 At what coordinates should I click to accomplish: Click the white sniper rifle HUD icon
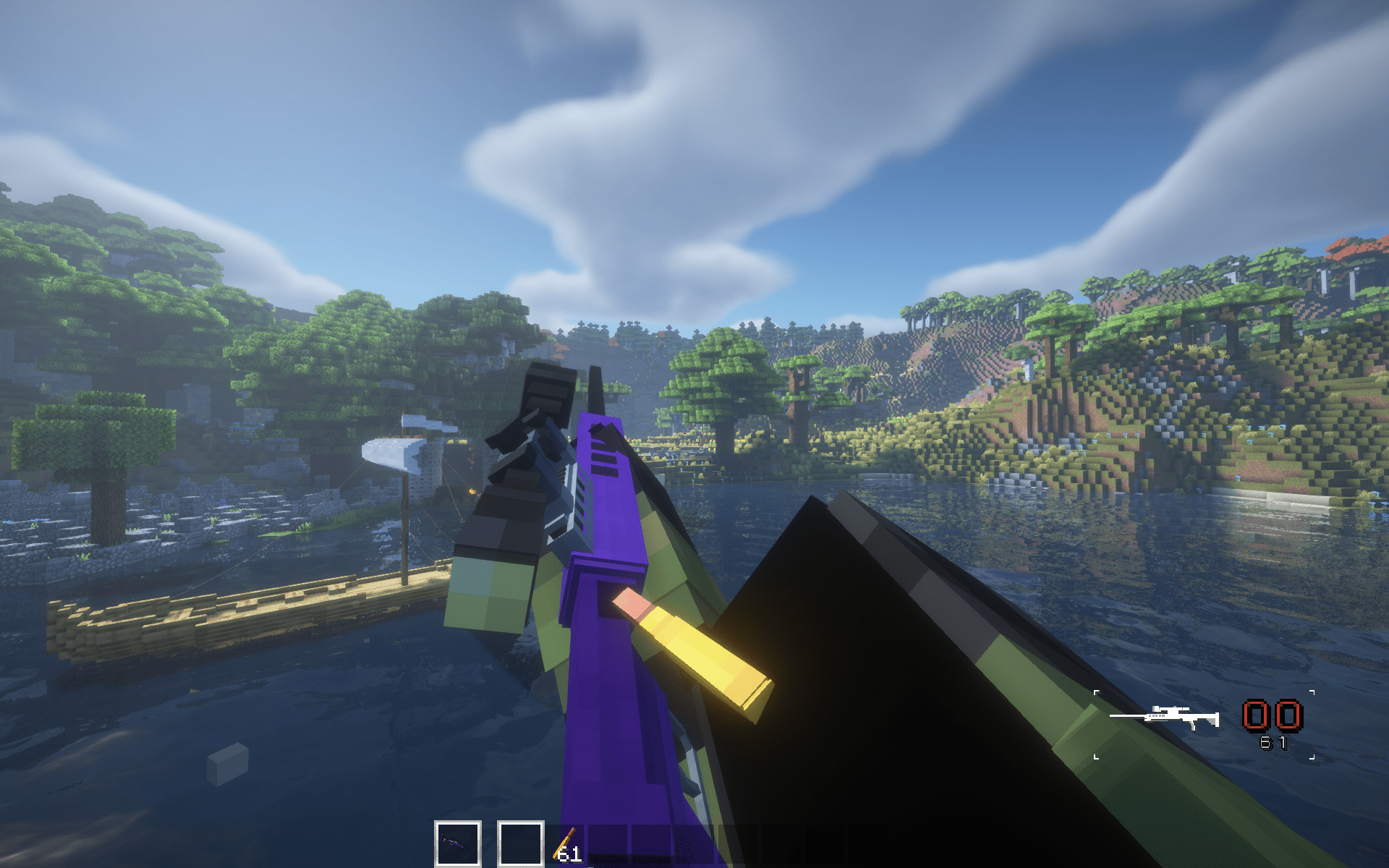(1165, 717)
